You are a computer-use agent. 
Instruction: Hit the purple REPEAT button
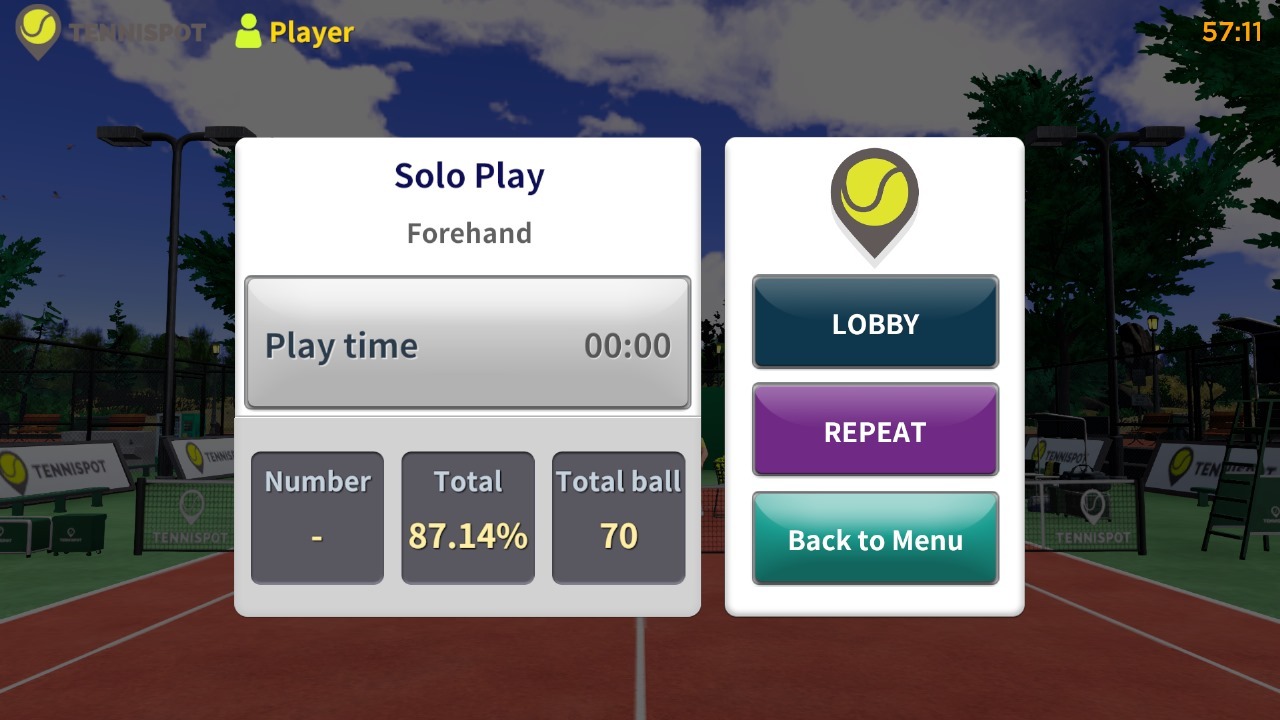tap(875, 431)
